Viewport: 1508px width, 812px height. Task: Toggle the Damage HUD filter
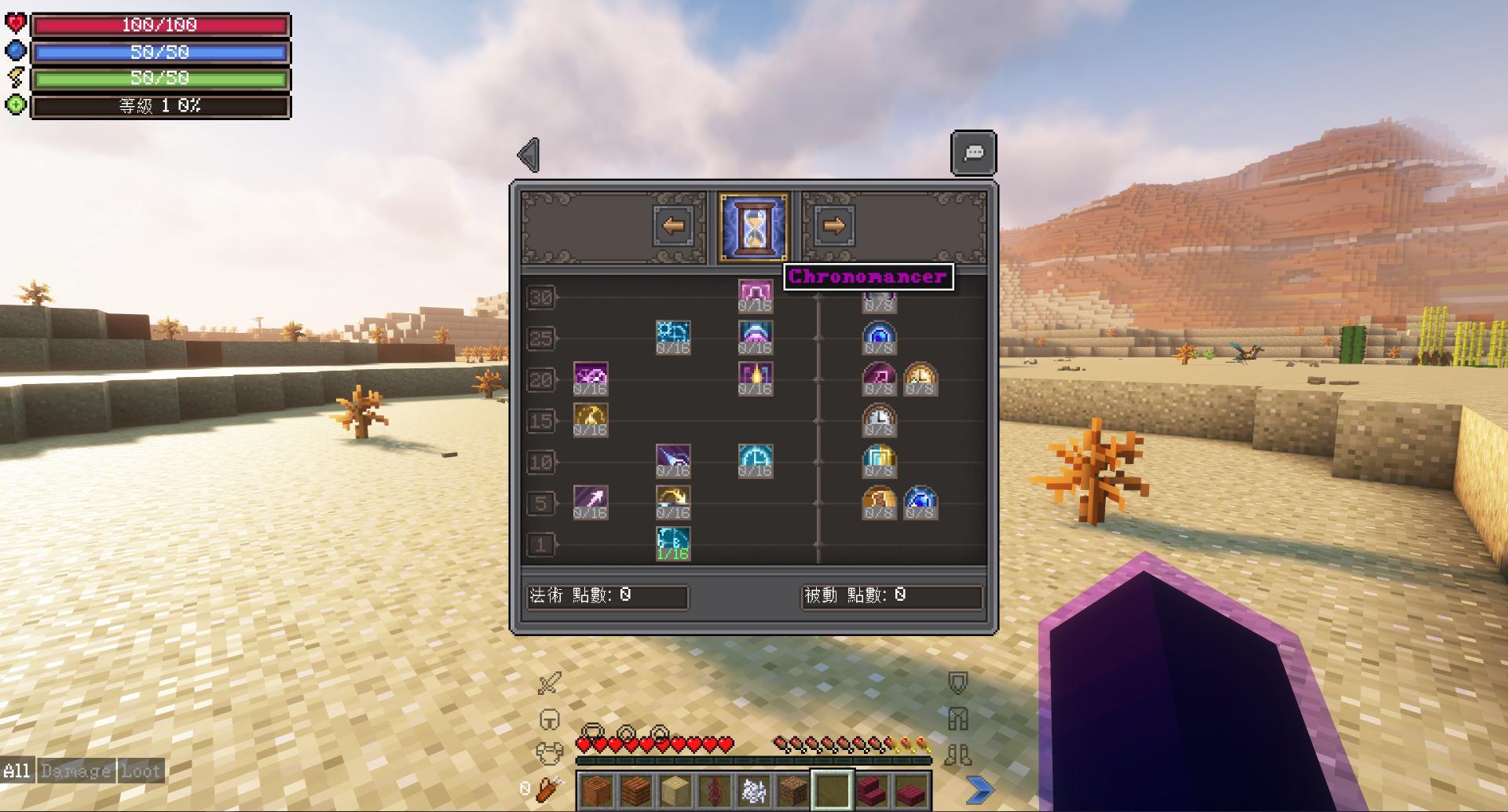coord(75,771)
